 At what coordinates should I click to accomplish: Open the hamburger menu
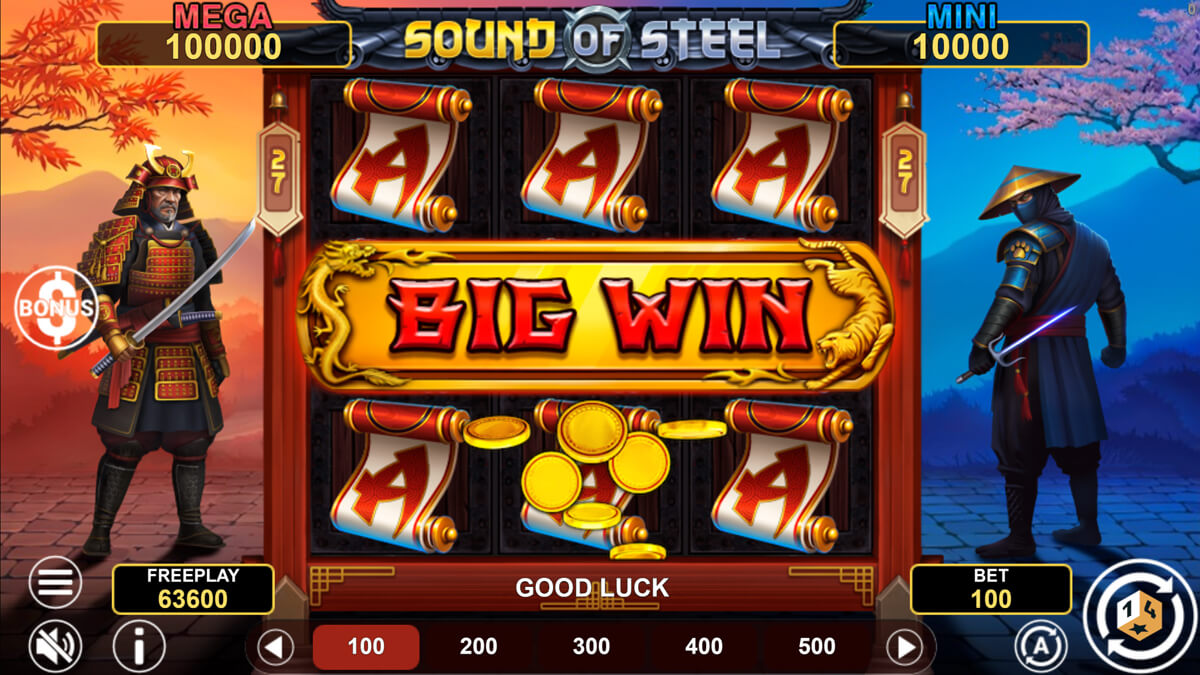(x=55, y=581)
